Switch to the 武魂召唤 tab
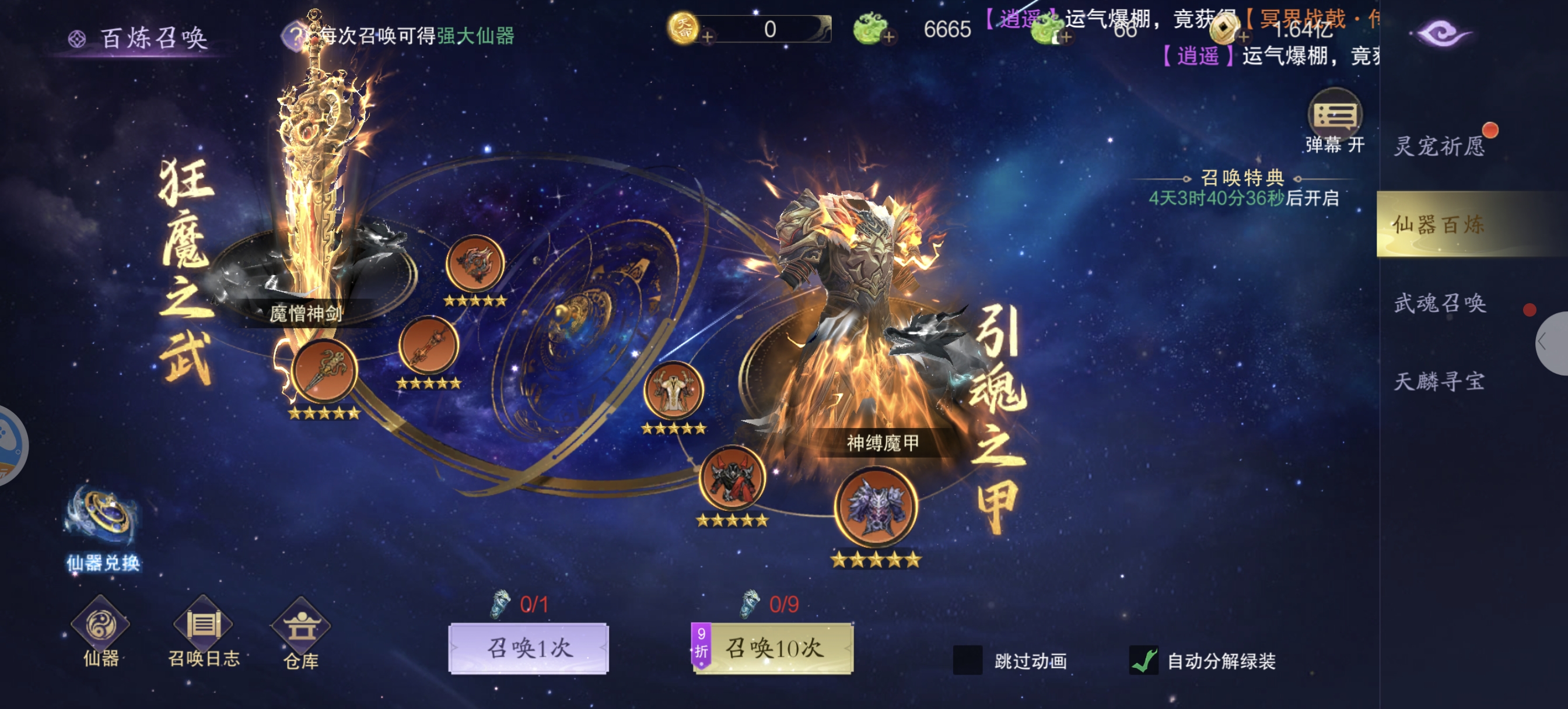Screen dimensions: 1568x709 1440,303
